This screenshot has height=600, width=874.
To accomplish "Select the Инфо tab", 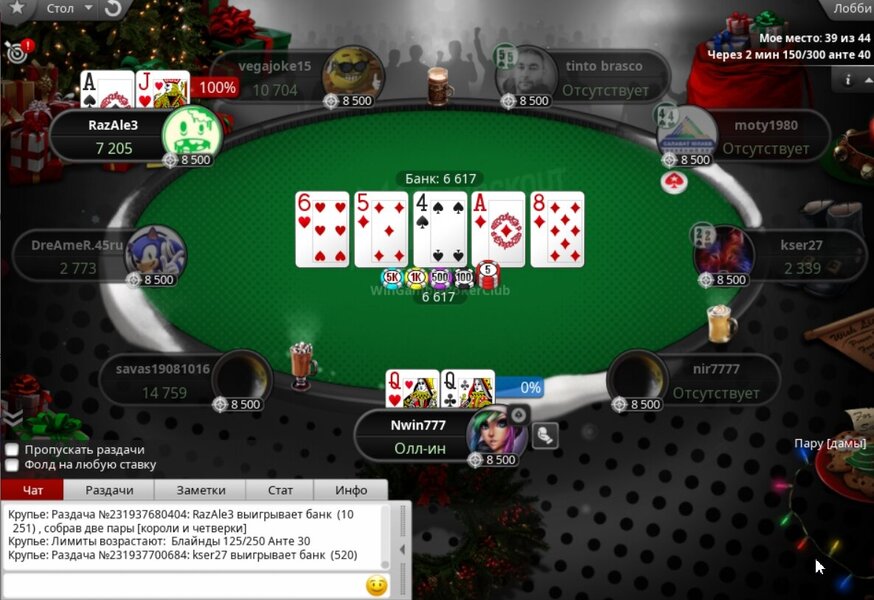I will [x=351, y=490].
